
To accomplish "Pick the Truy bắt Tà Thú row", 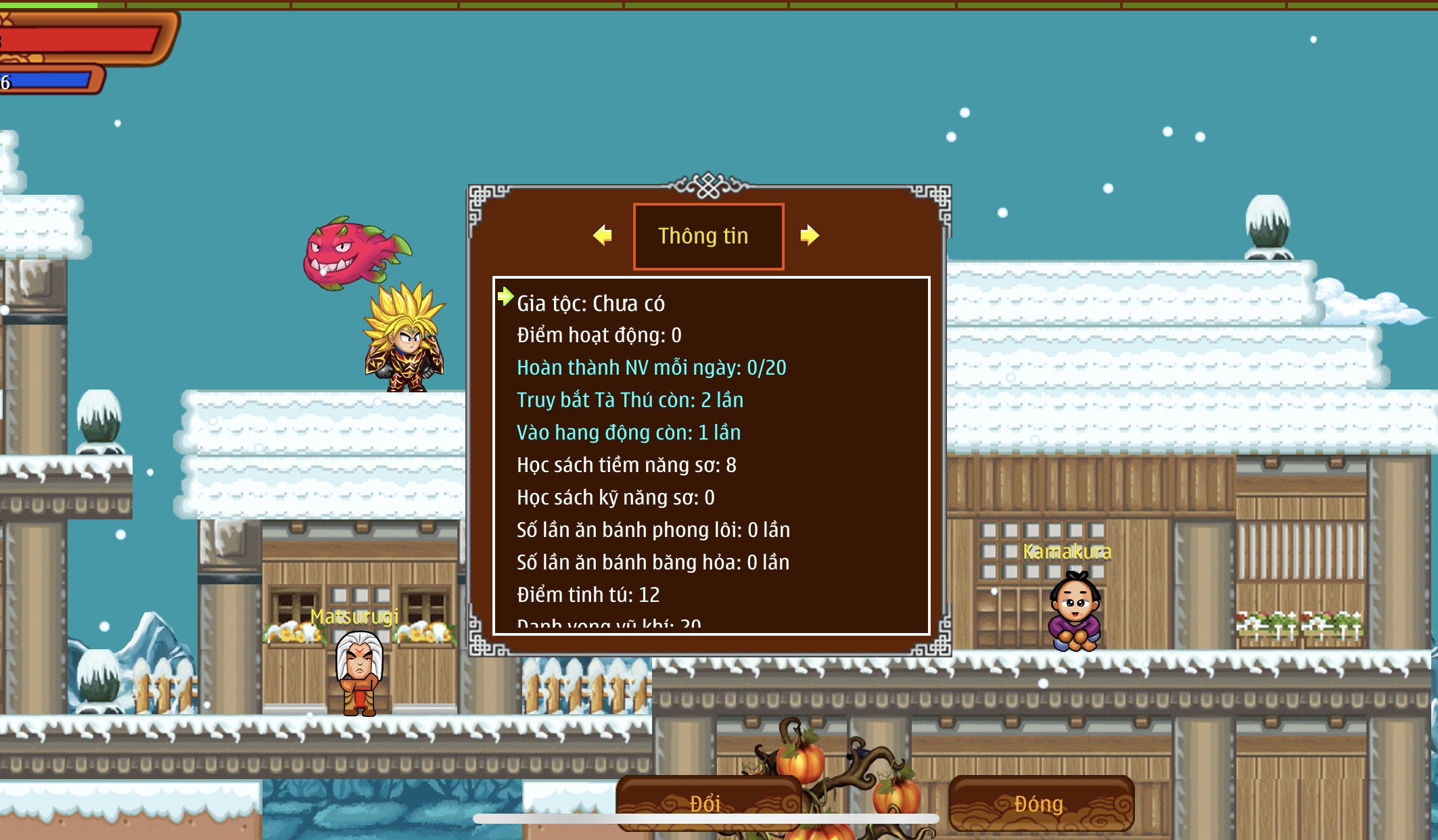I will coord(630,400).
